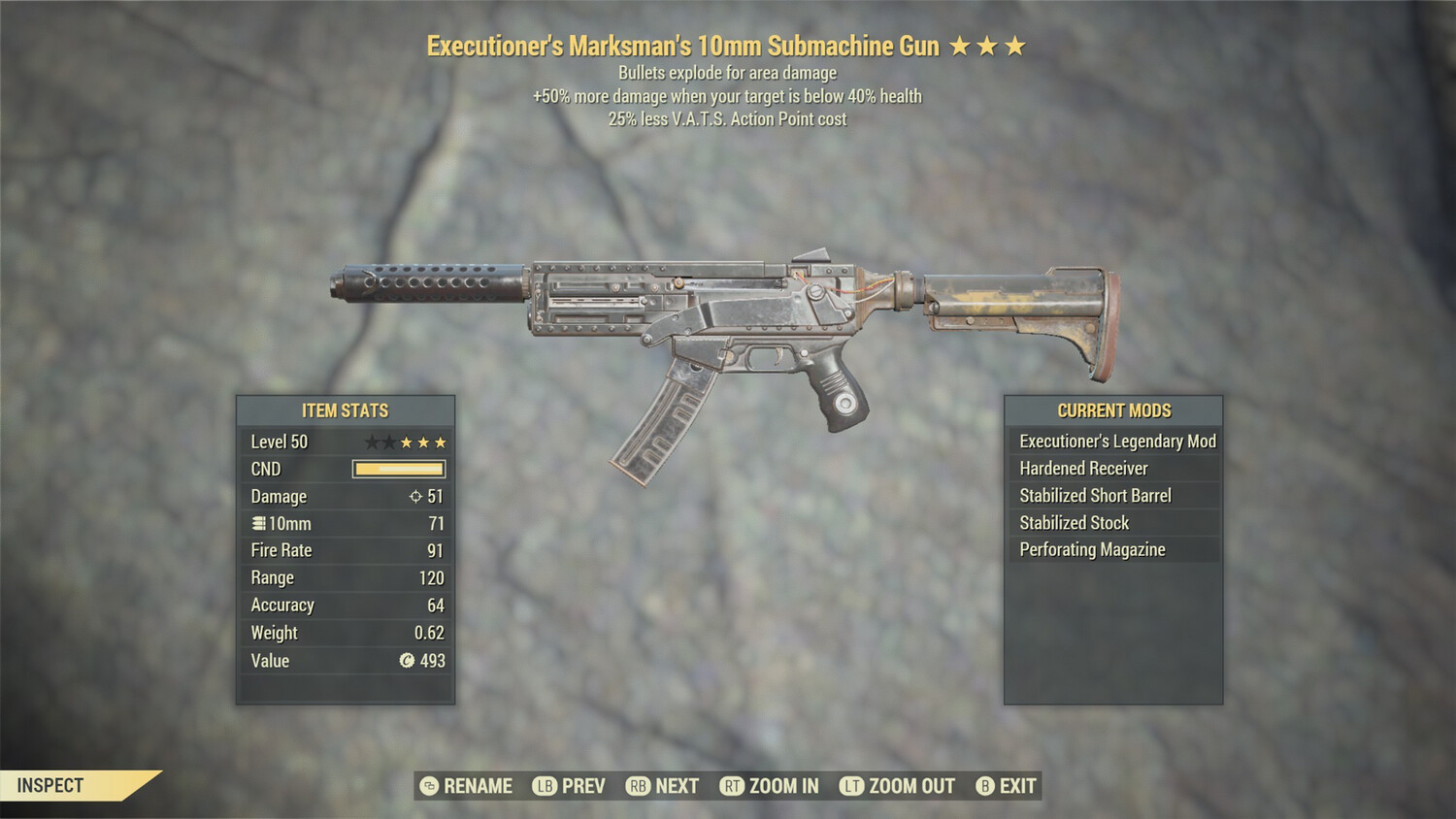The width and height of the screenshot is (1456, 819).
Task: Click the RB controller icon next to NEXT
Action: 640,786
